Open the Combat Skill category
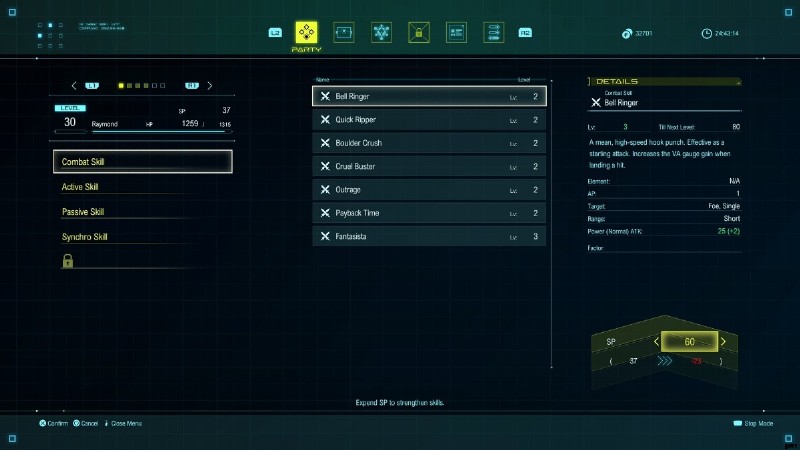 click(x=143, y=162)
